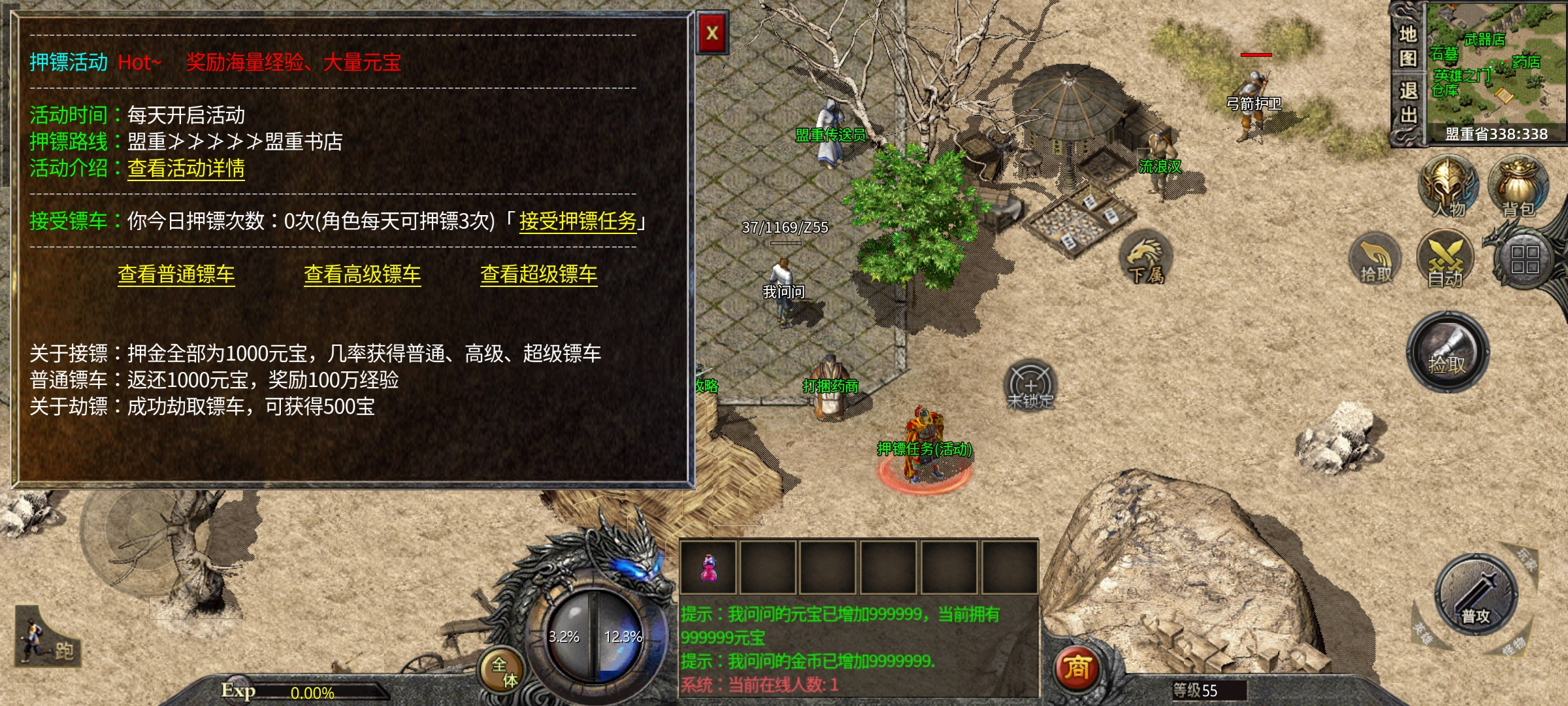Open the four-square grid menu
This screenshot has height=706, width=1568.
click(1524, 260)
